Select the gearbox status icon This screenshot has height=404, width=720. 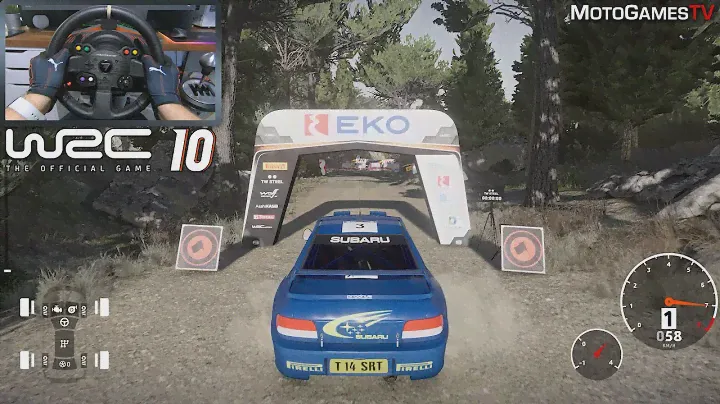(66, 345)
